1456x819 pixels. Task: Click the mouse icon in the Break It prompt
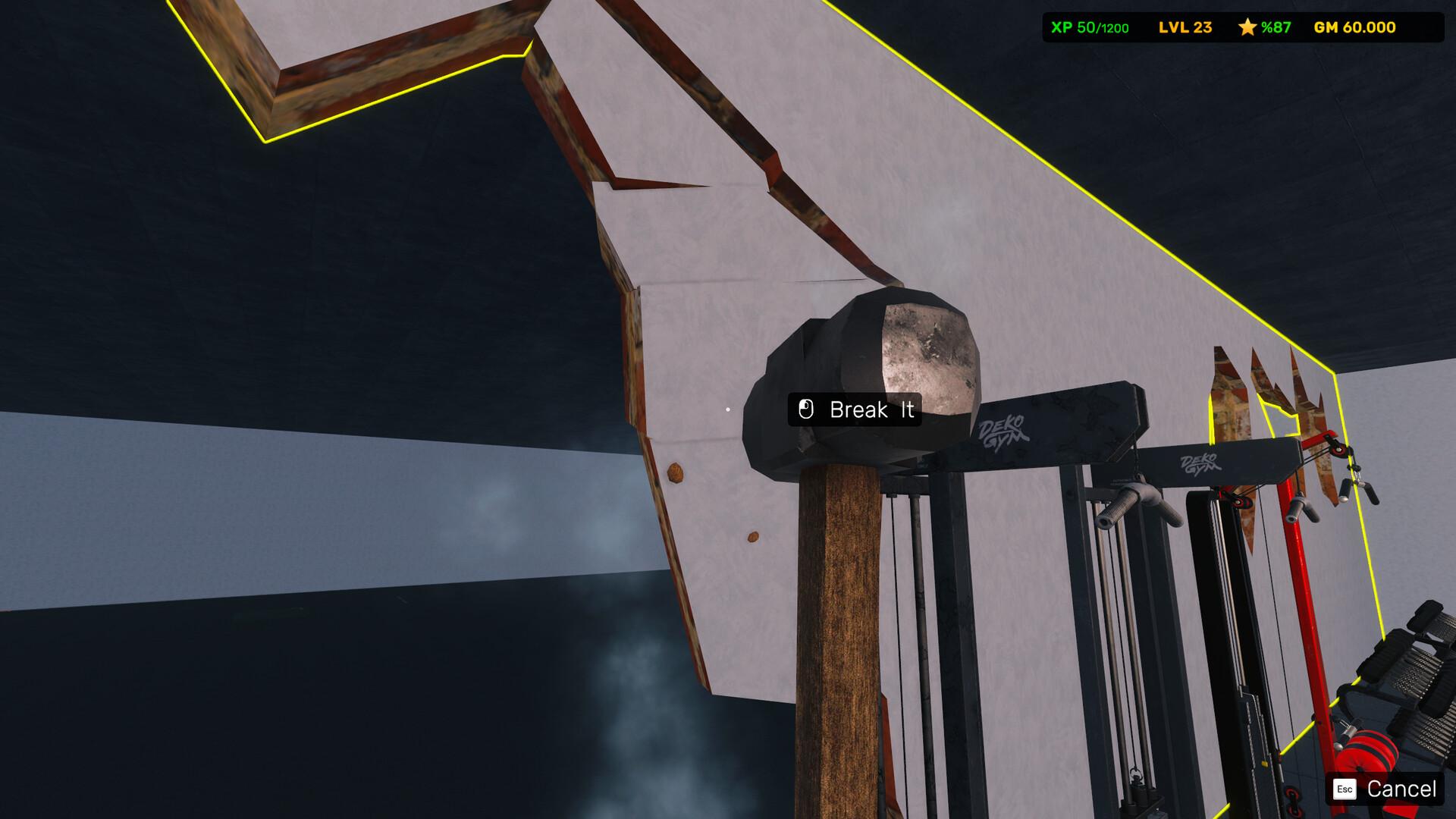click(x=806, y=410)
